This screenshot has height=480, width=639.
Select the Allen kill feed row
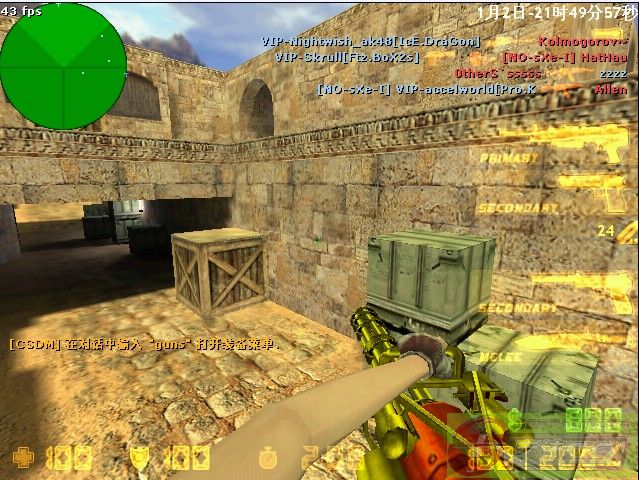coord(472,89)
